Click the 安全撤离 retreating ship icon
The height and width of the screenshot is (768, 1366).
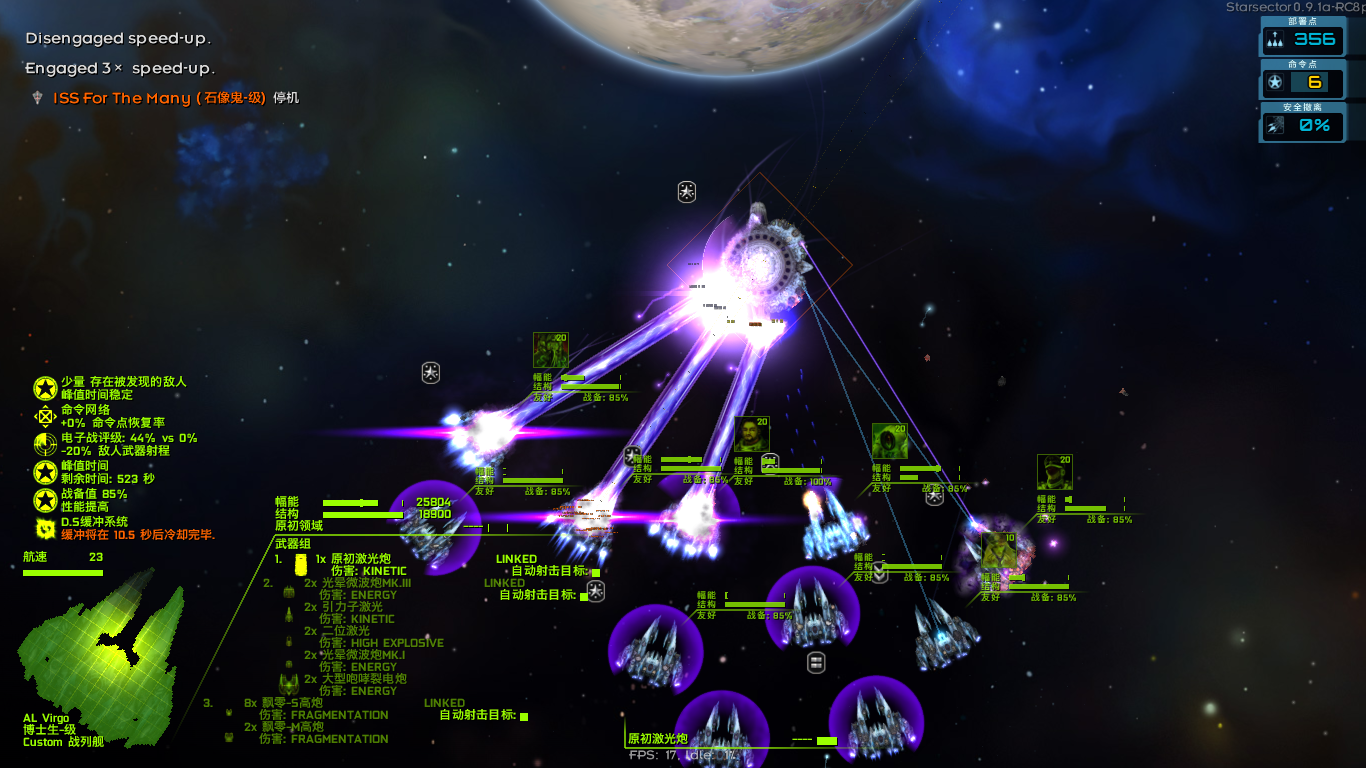1273,126
